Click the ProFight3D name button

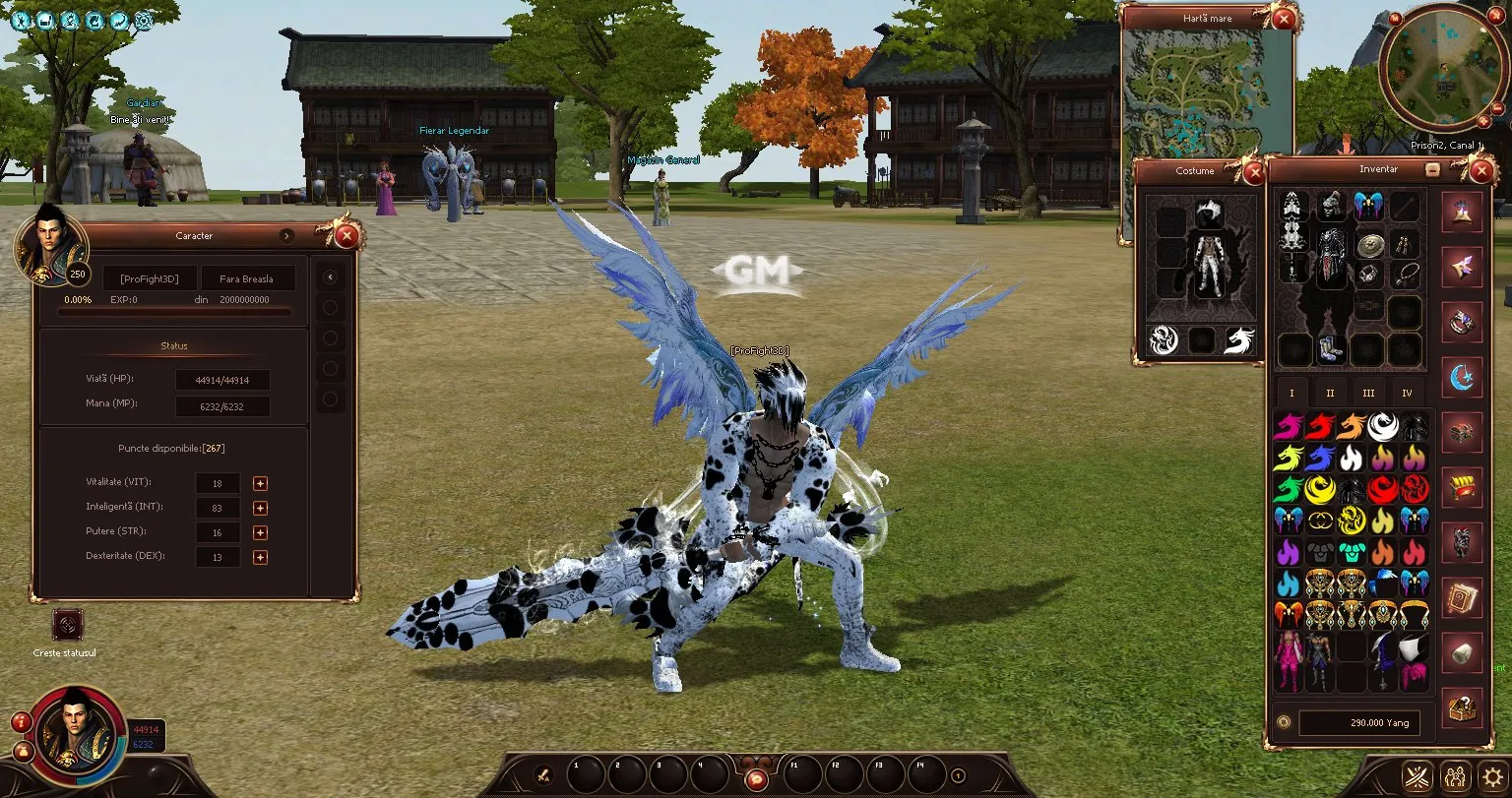[149, 277]
